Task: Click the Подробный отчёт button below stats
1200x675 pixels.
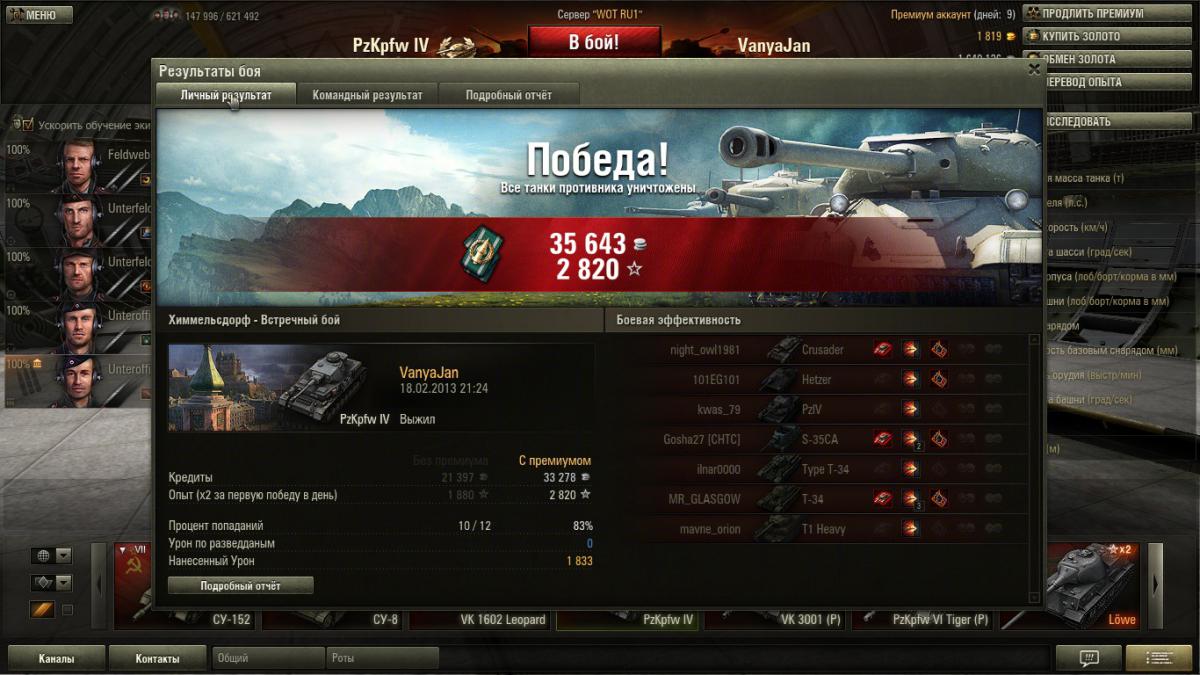Action: 240,585
